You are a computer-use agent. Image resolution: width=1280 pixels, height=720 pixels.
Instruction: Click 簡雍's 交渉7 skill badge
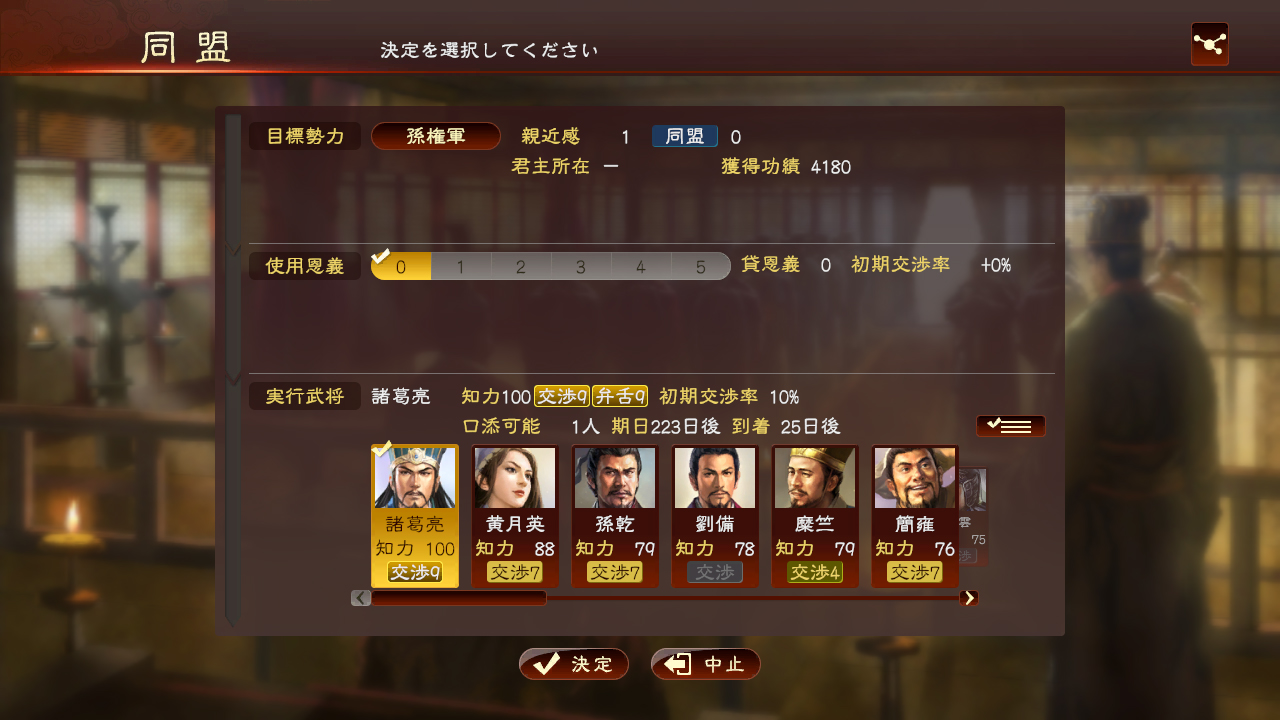click(x=914, y=572)
